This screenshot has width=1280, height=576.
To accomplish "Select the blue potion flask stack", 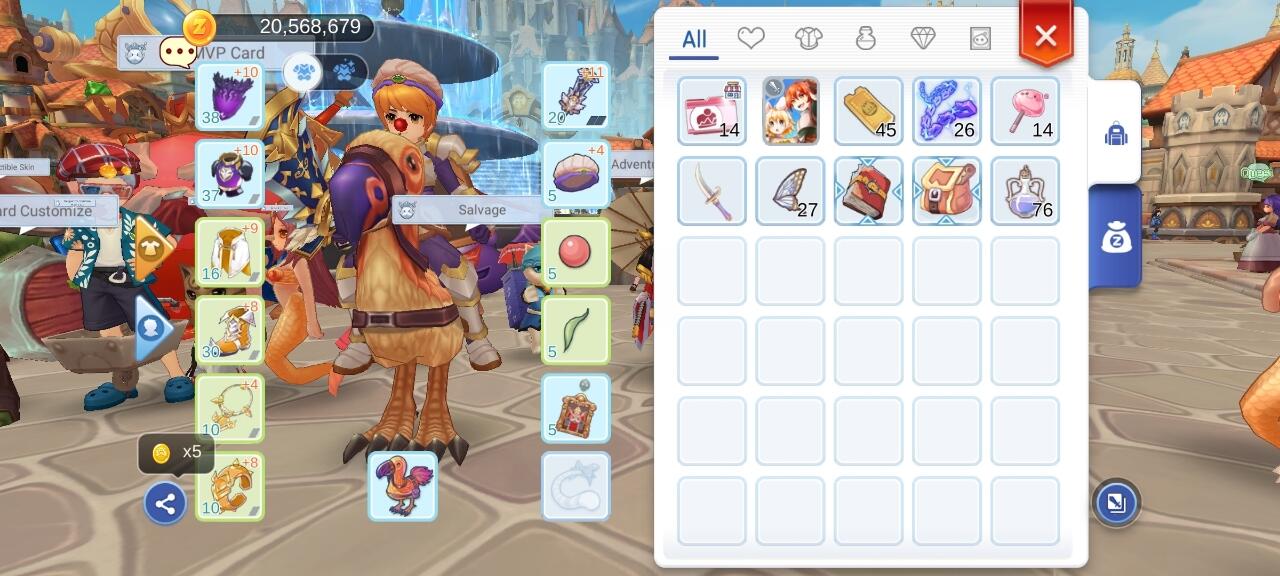I will [1025, 190].
